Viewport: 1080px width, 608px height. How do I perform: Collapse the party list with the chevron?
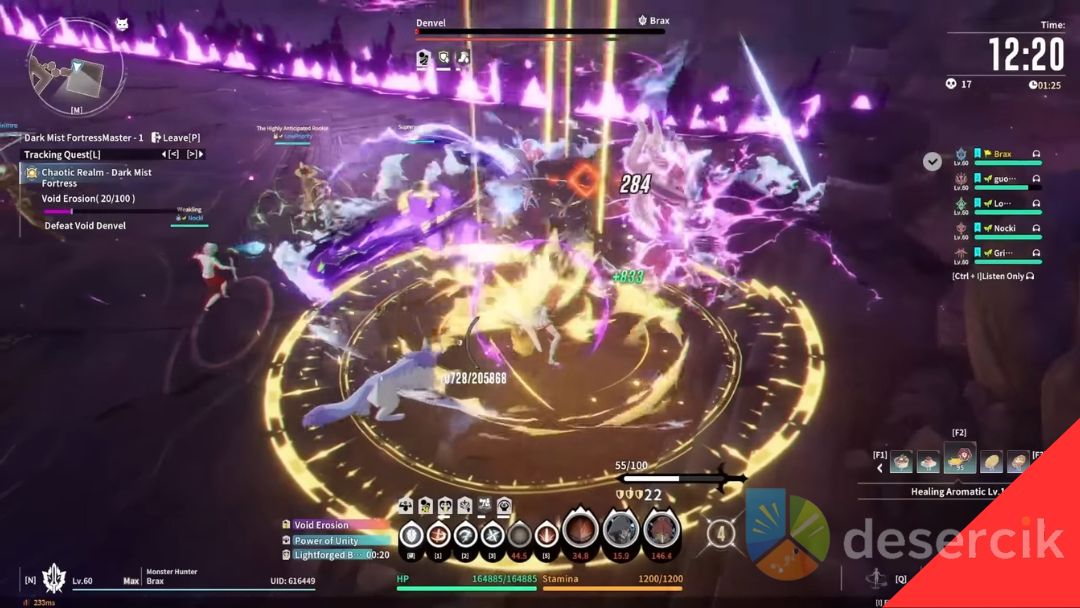pyautogui.click(x=932, y=161)
